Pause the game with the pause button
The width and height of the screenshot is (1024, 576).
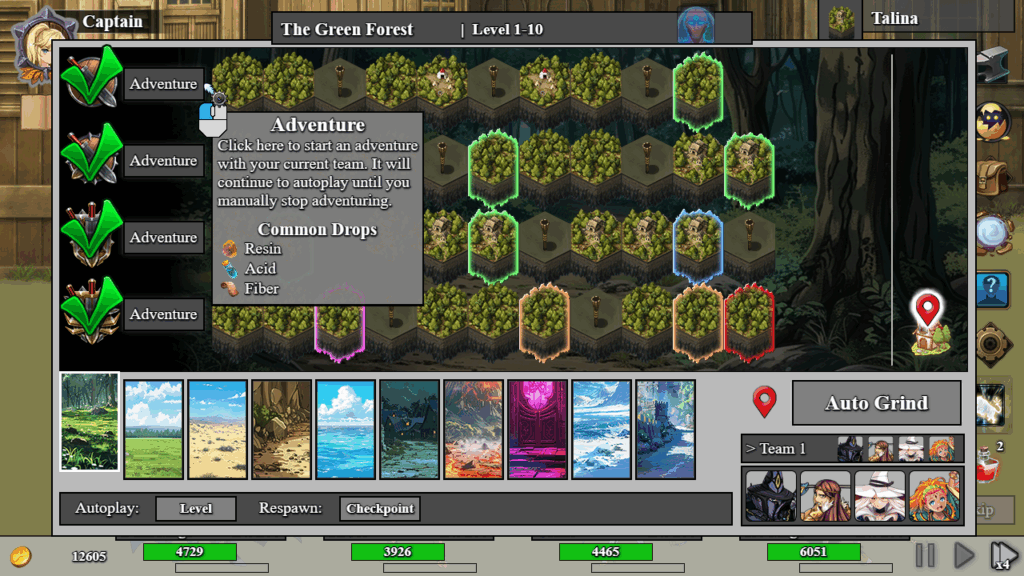coord(925,555)
